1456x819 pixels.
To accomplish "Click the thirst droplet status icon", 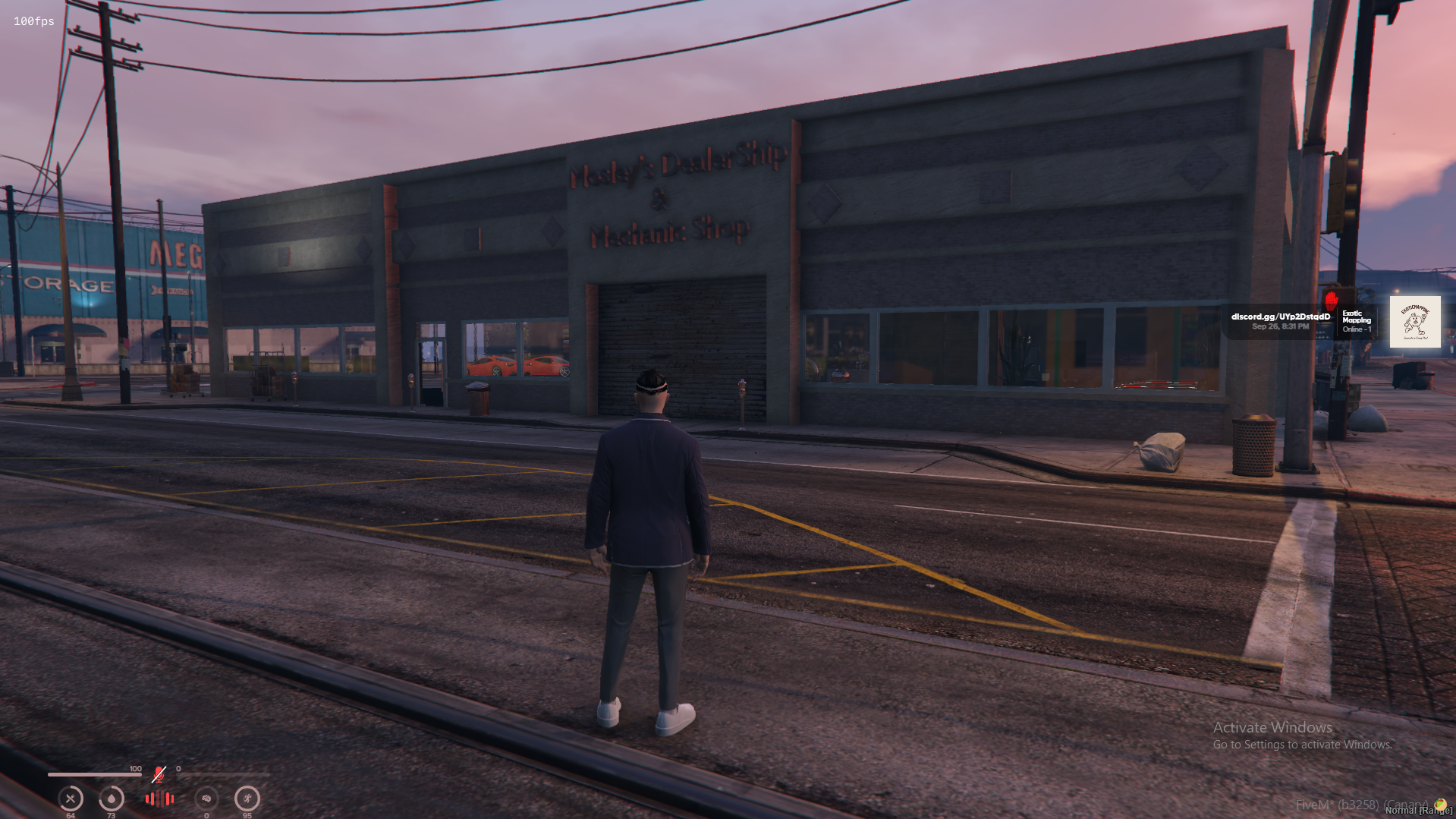I will [x=112, y=799].
